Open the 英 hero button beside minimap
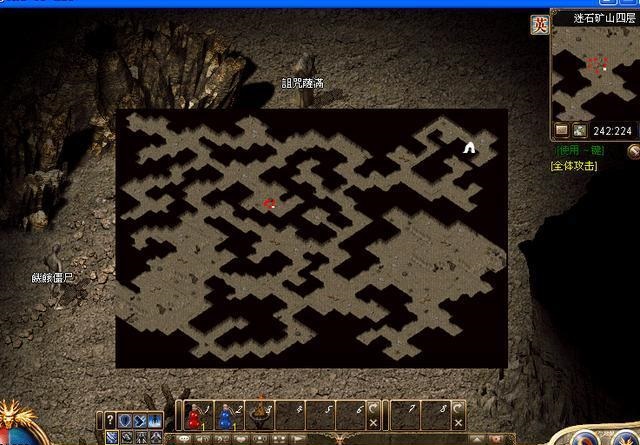The image size is (640, 445). [x=540, y=25]
